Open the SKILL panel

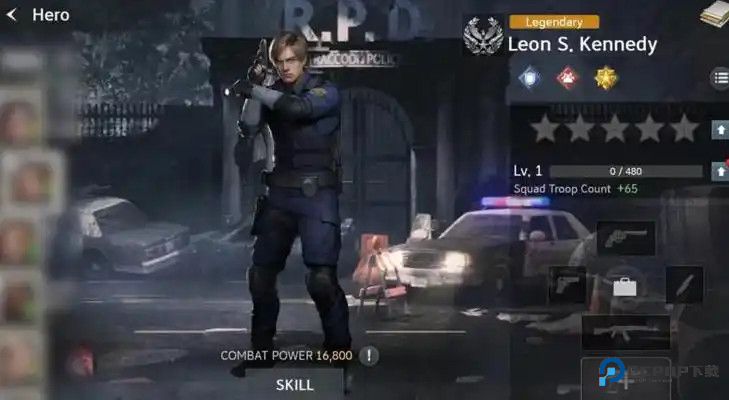295,384
